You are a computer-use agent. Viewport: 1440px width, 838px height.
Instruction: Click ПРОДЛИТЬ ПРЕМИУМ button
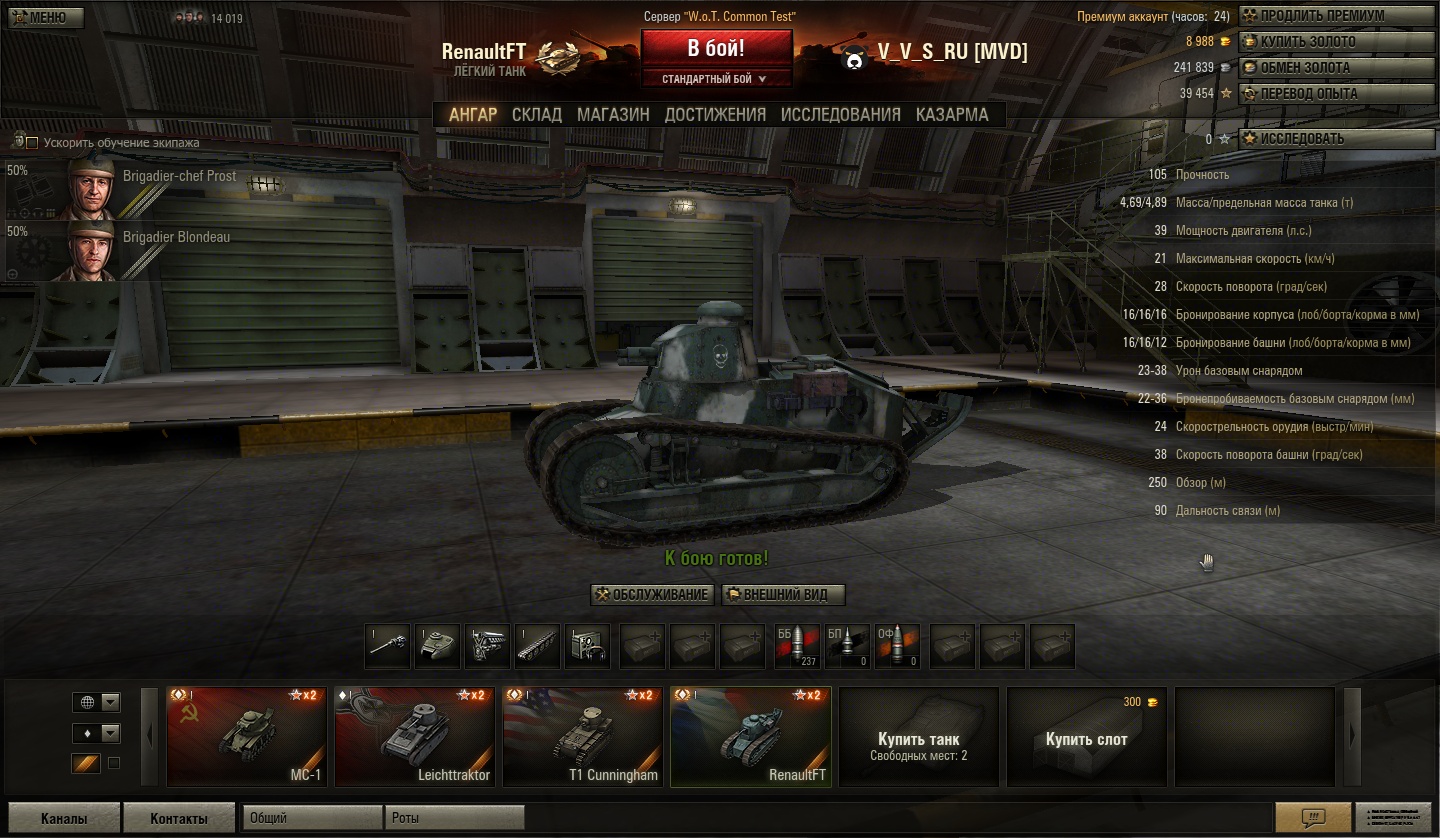(x=1336, y=16)
